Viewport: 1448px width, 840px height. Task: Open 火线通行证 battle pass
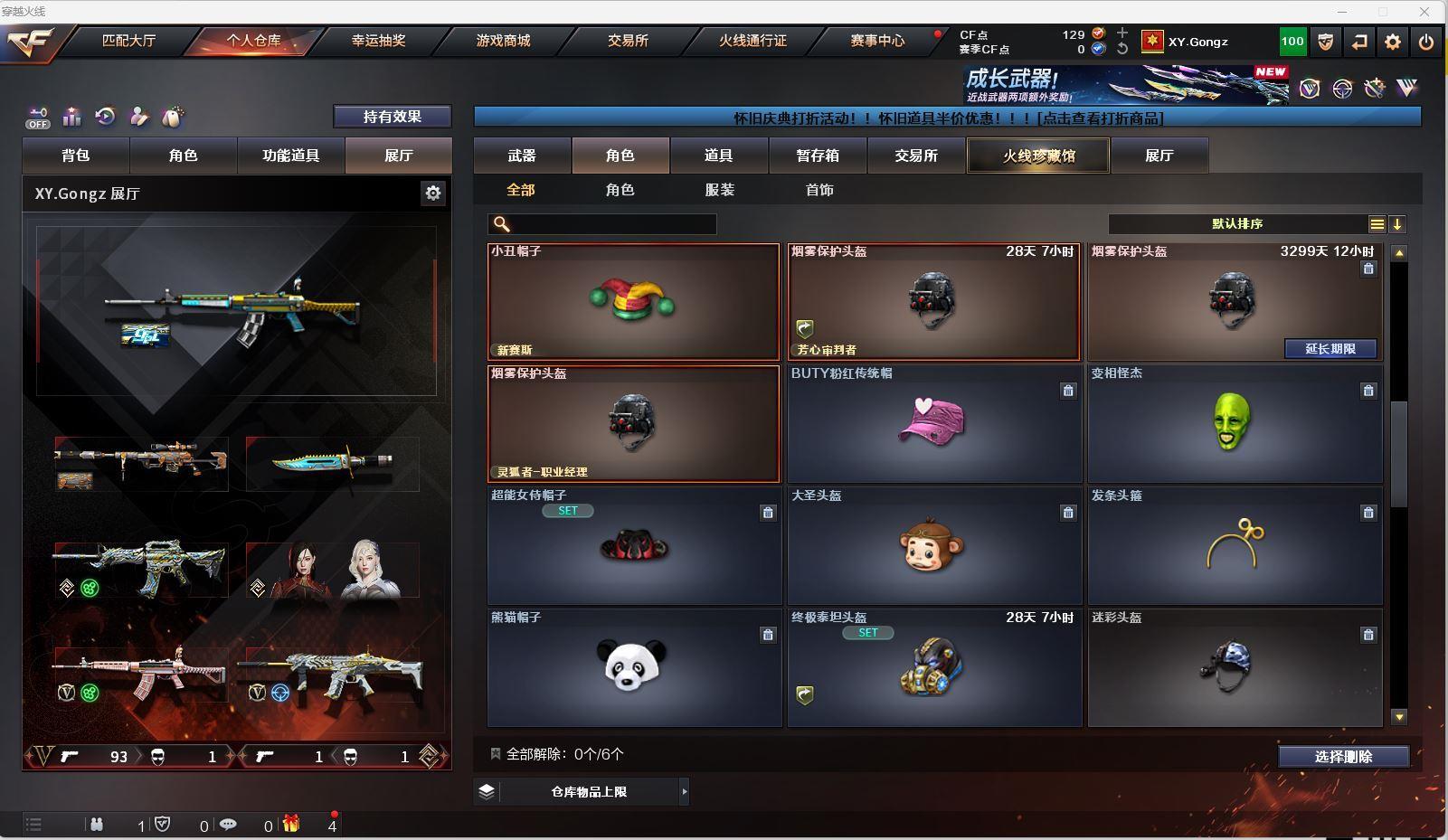pos(752,41)
